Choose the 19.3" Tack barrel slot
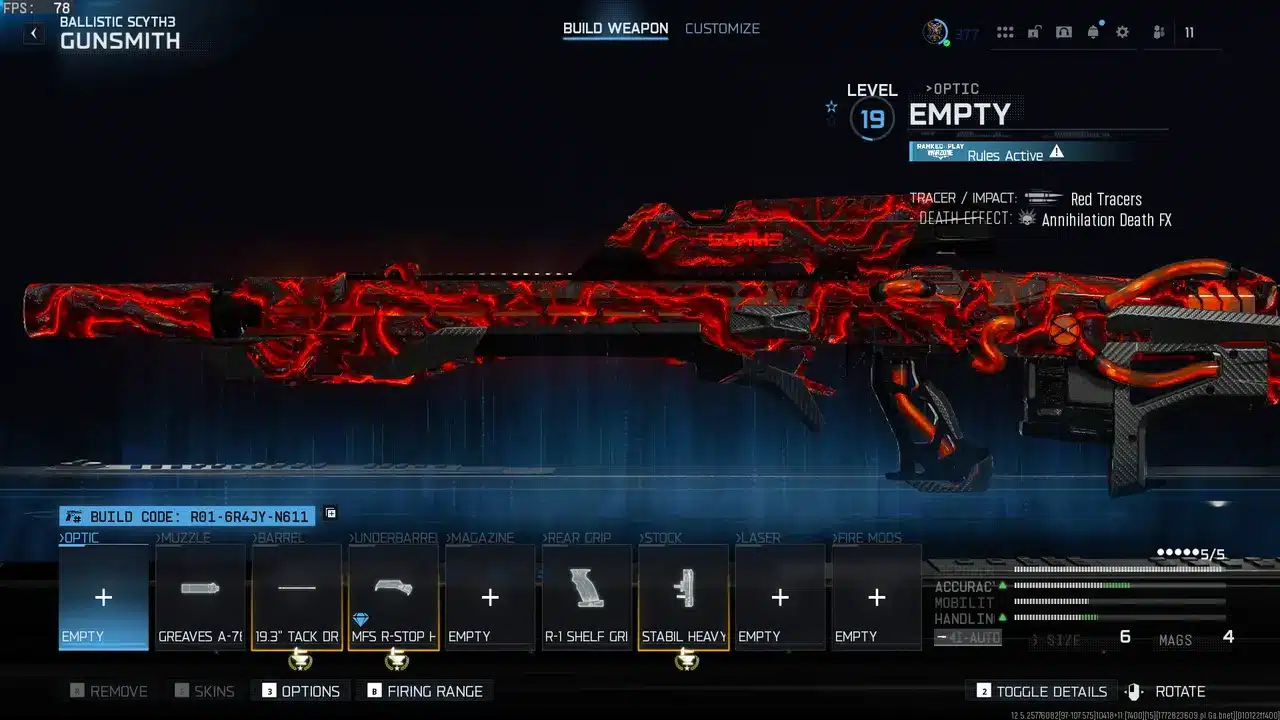Viewport: 1280px width, 720px height. pos(297,597)
